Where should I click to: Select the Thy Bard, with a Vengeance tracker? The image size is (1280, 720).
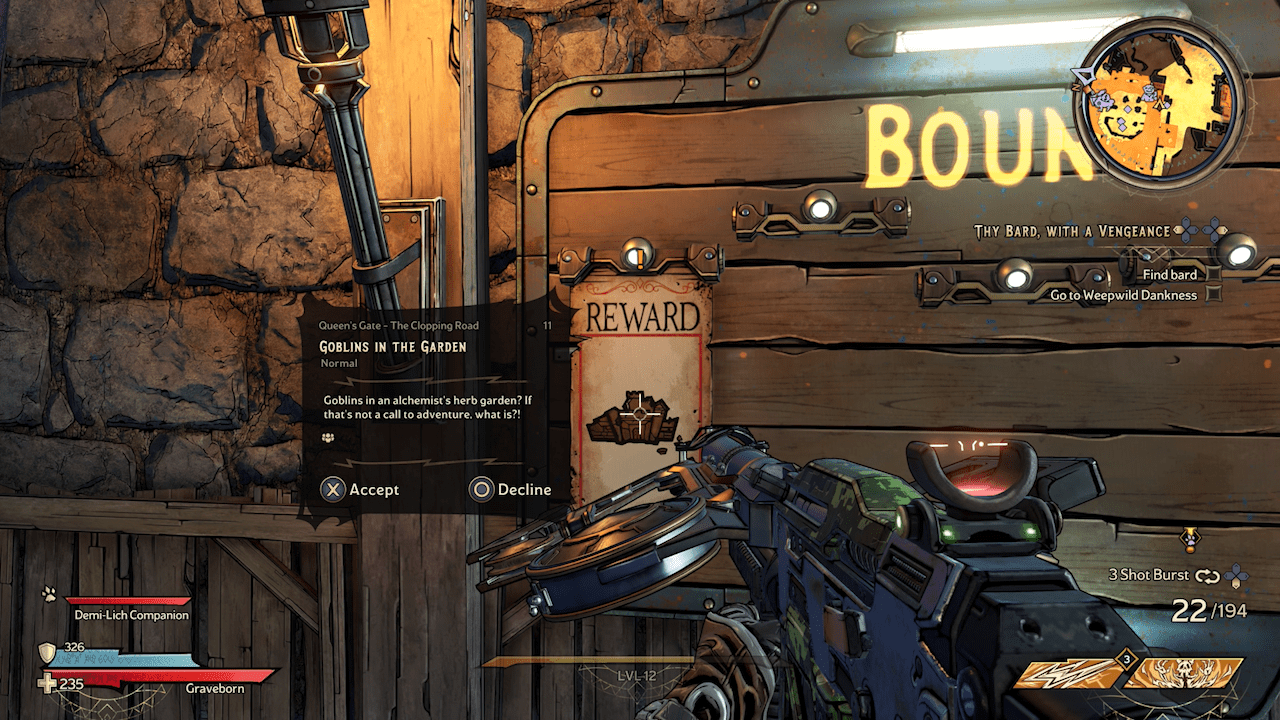1072,231
